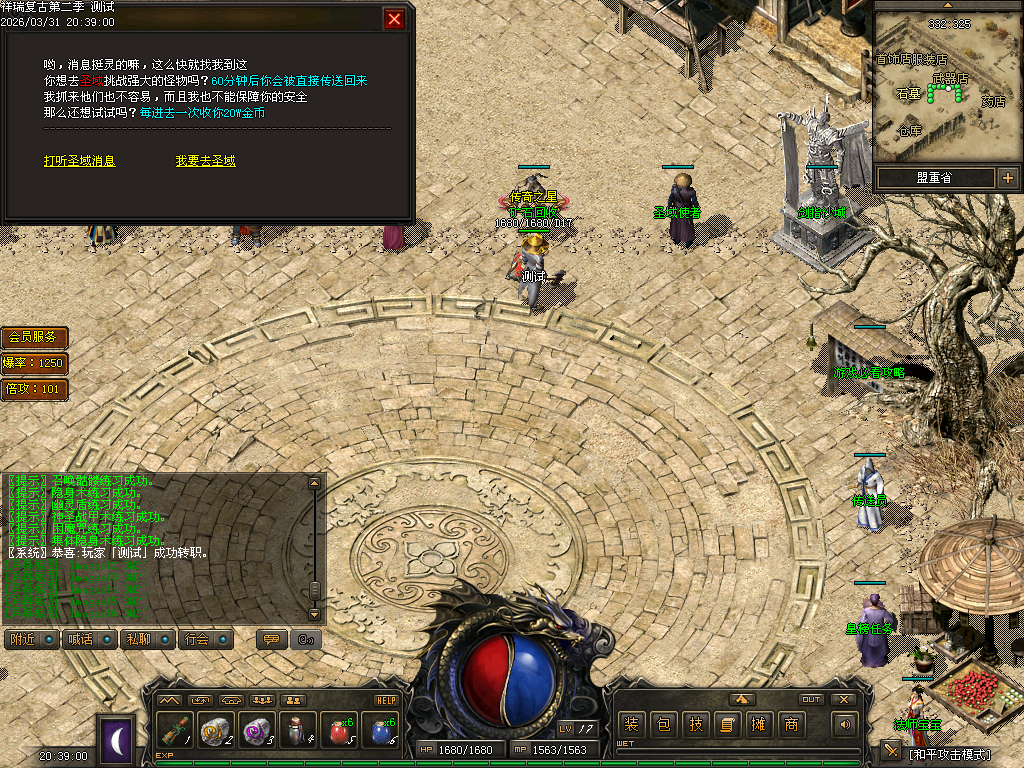This screenshot has width=1024, height=768.
Task: Expand the minimap with the plus button
Action: (1007, 178)
